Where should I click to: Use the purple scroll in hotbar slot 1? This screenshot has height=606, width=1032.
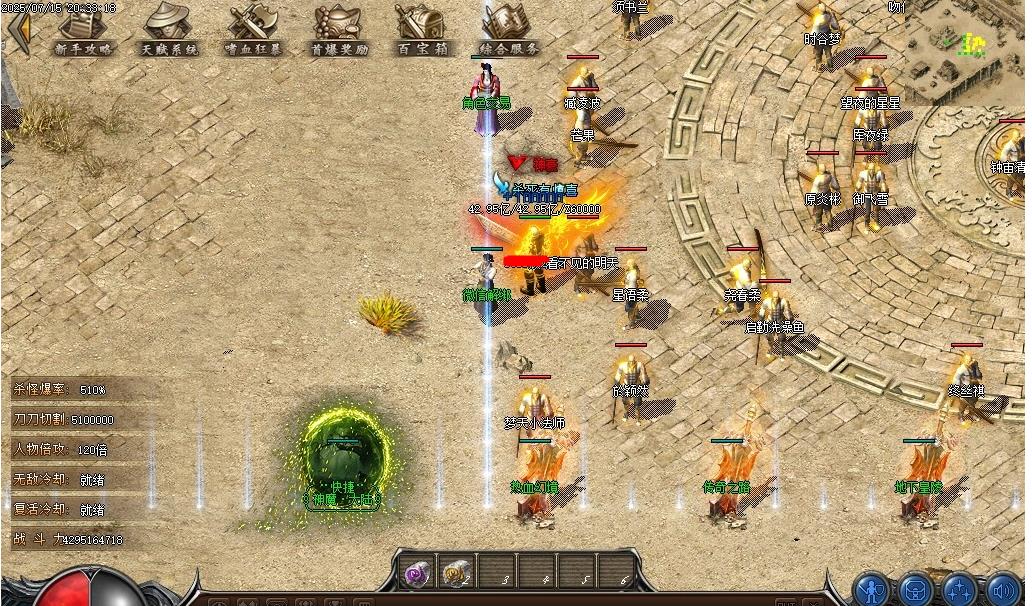pos(416,573)
